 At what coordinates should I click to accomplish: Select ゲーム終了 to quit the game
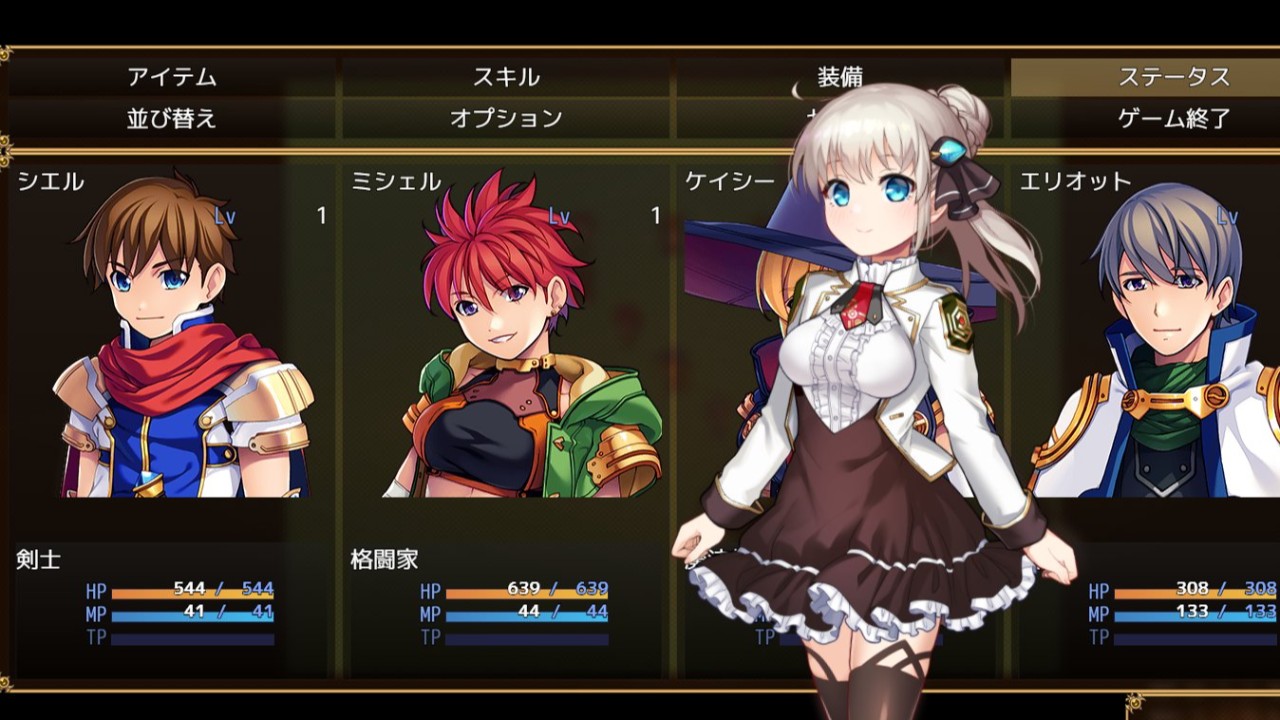point(1175,116)
